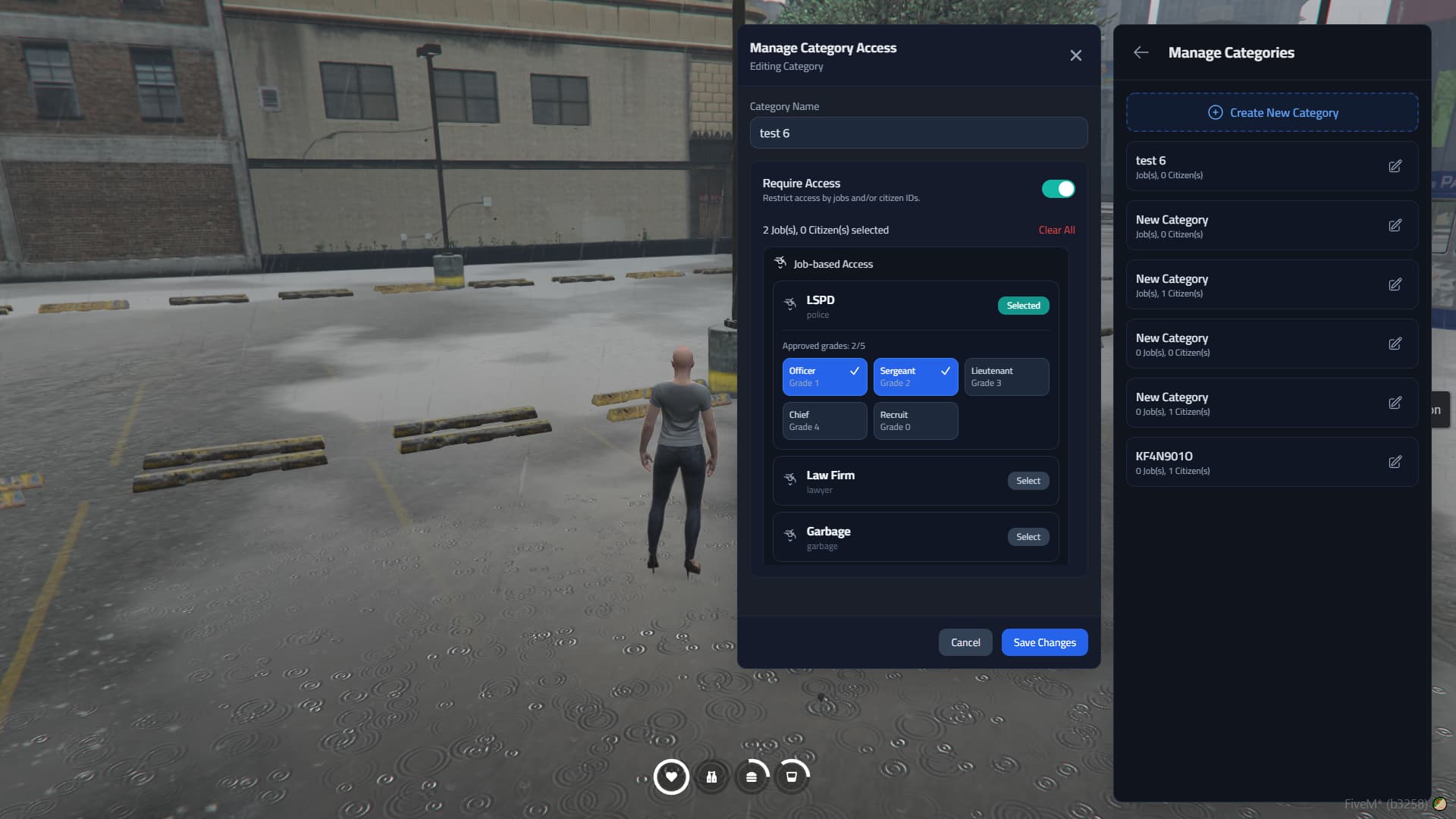Deselect the Sergeant Grade 2 grade

tap(915, 377)
